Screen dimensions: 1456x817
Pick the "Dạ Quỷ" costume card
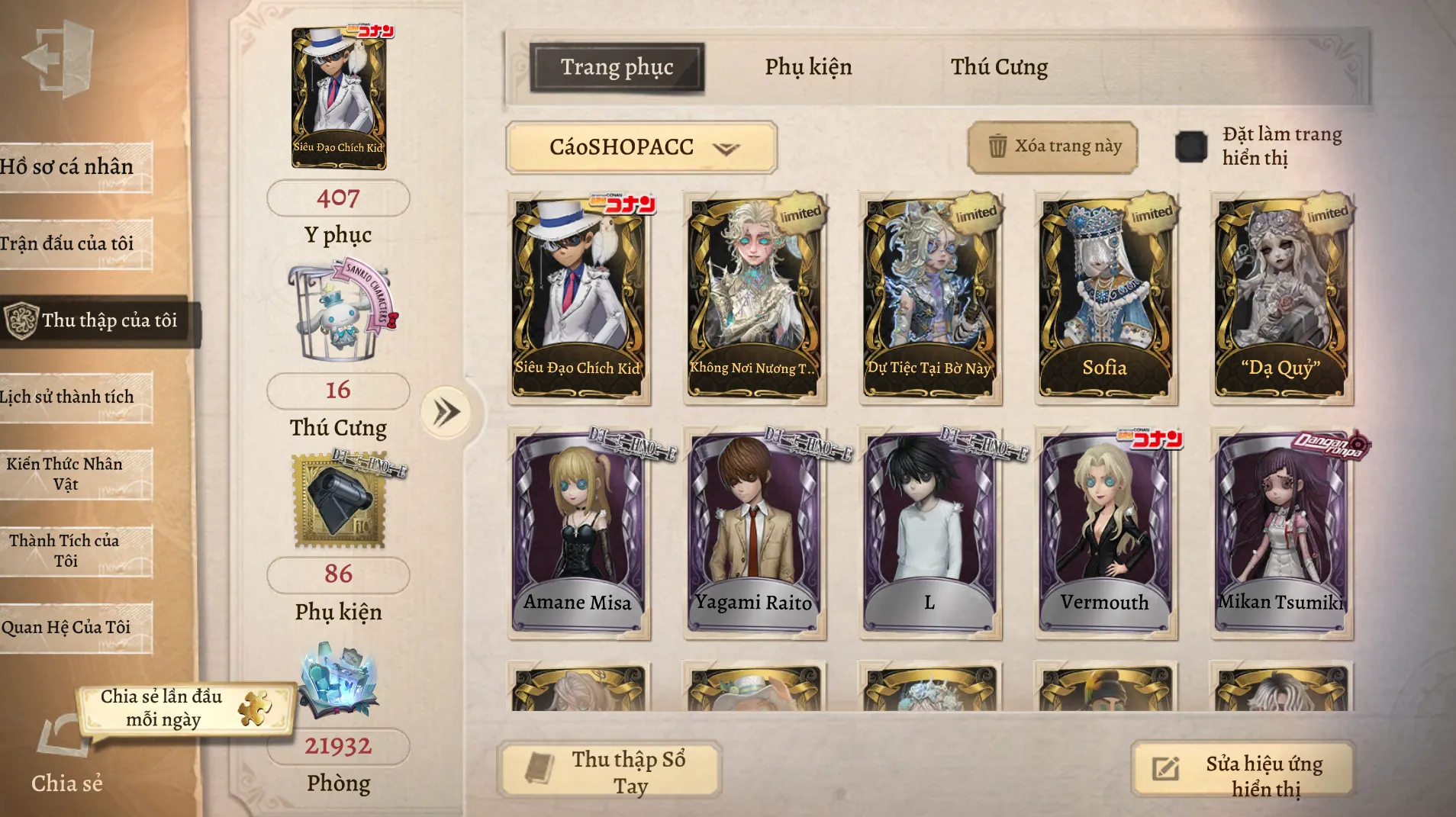tap(1280, 298)
